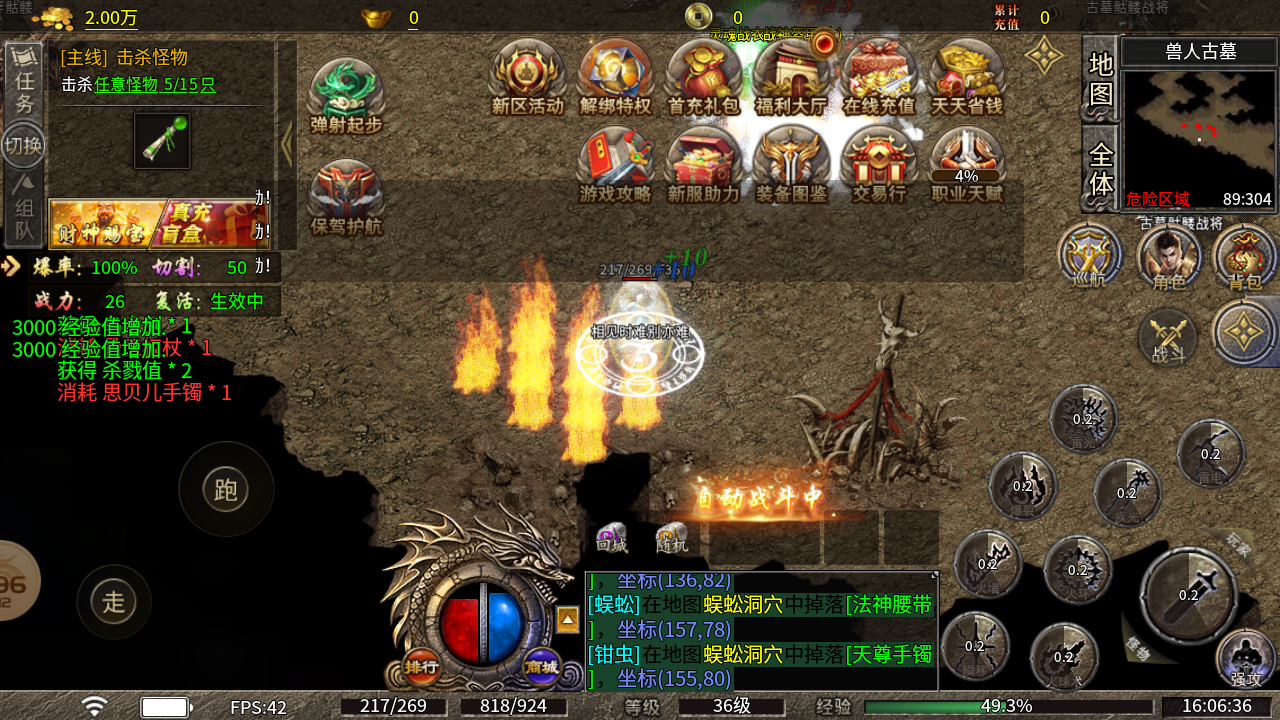Toggle the 跑 run button

tap(226, 489)
